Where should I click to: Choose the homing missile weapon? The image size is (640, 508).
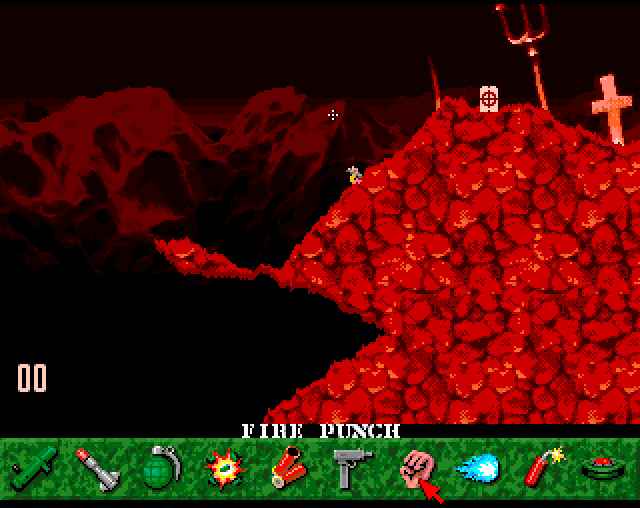98,467
